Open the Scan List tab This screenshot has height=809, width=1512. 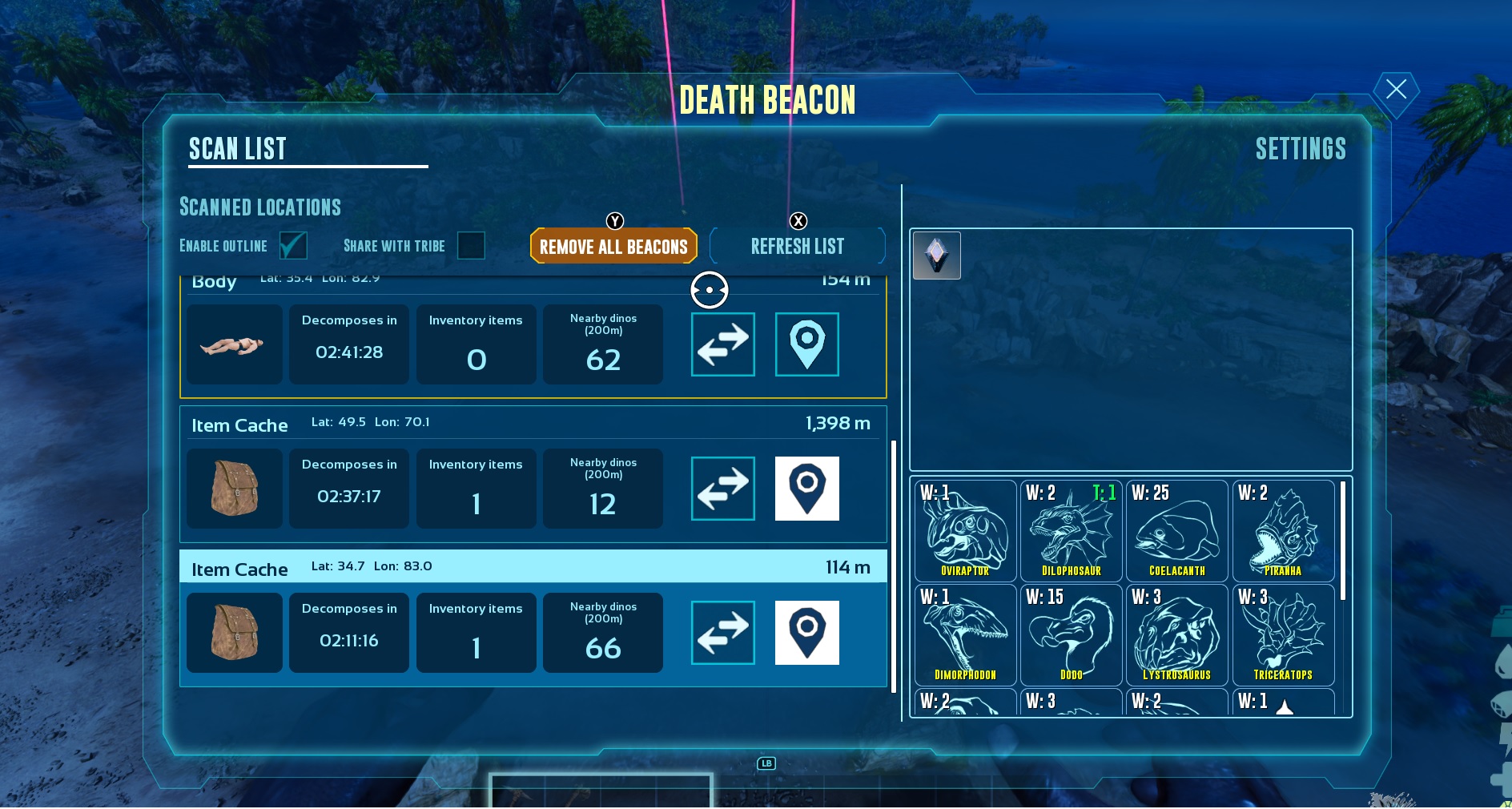[237, 149]
